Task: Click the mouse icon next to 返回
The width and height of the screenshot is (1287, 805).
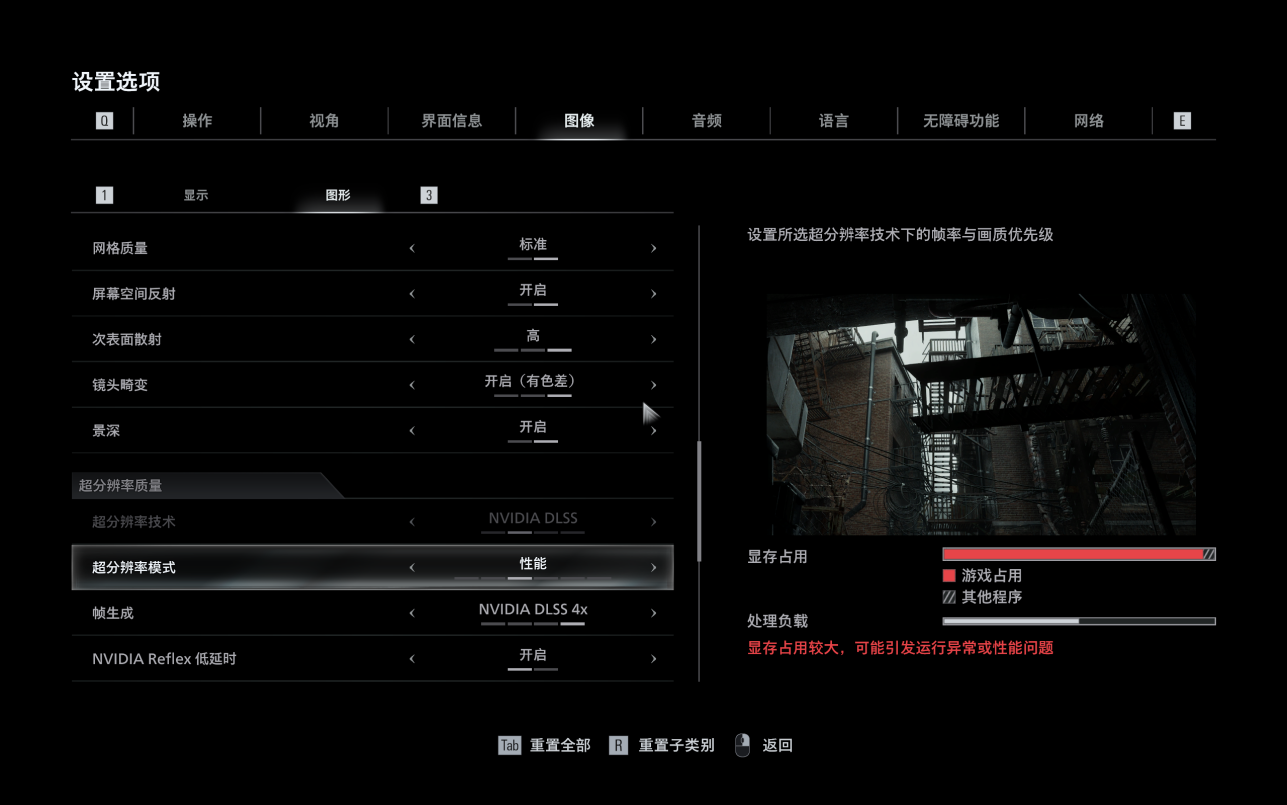Action: (x=741, y=744)
